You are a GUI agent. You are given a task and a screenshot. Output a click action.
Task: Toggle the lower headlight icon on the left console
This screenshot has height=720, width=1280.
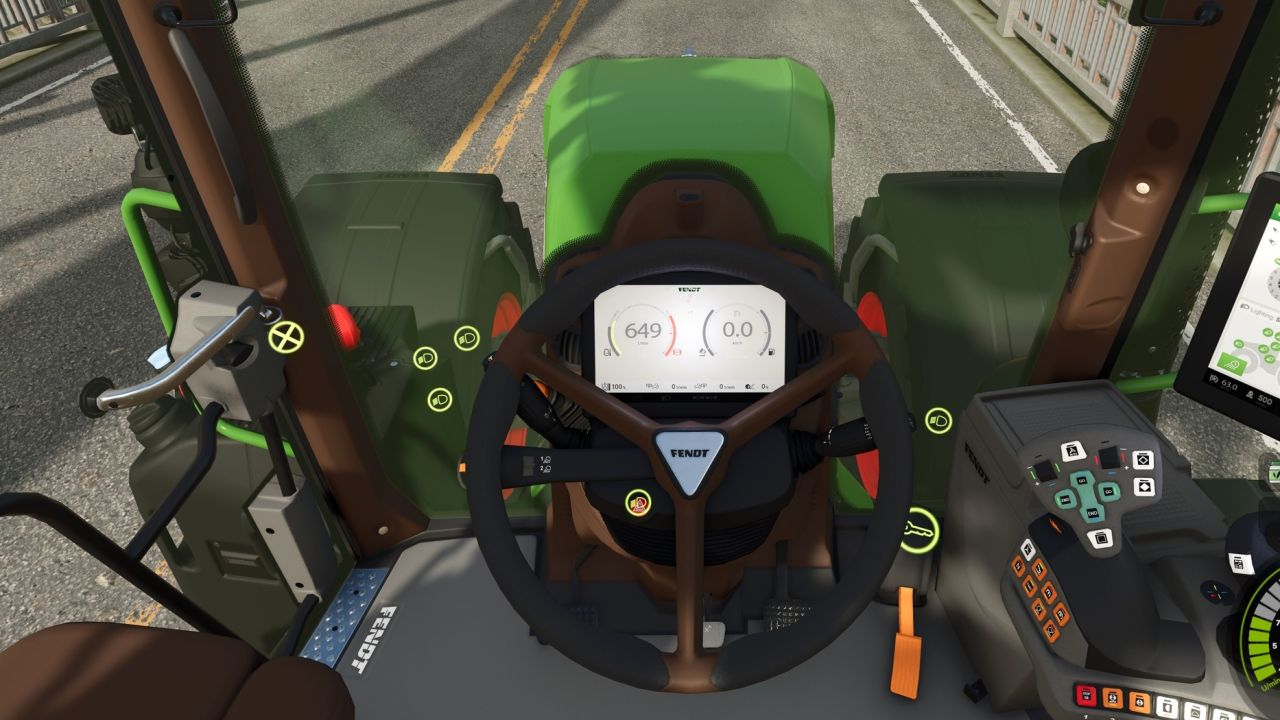(440, 399)
